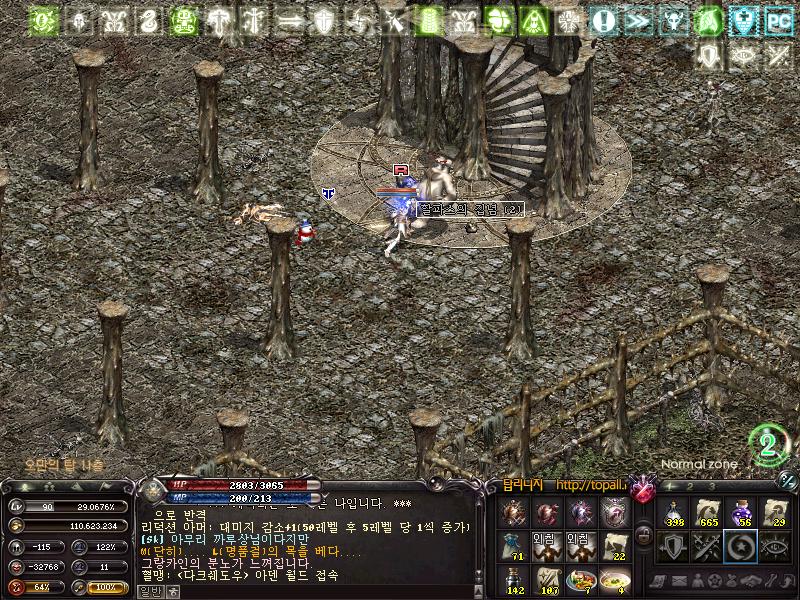This screenshot has height=600, width=800.
Task: Use the soup bowl with 4 count
Action: pyautogui.click(x=615, y=580)
